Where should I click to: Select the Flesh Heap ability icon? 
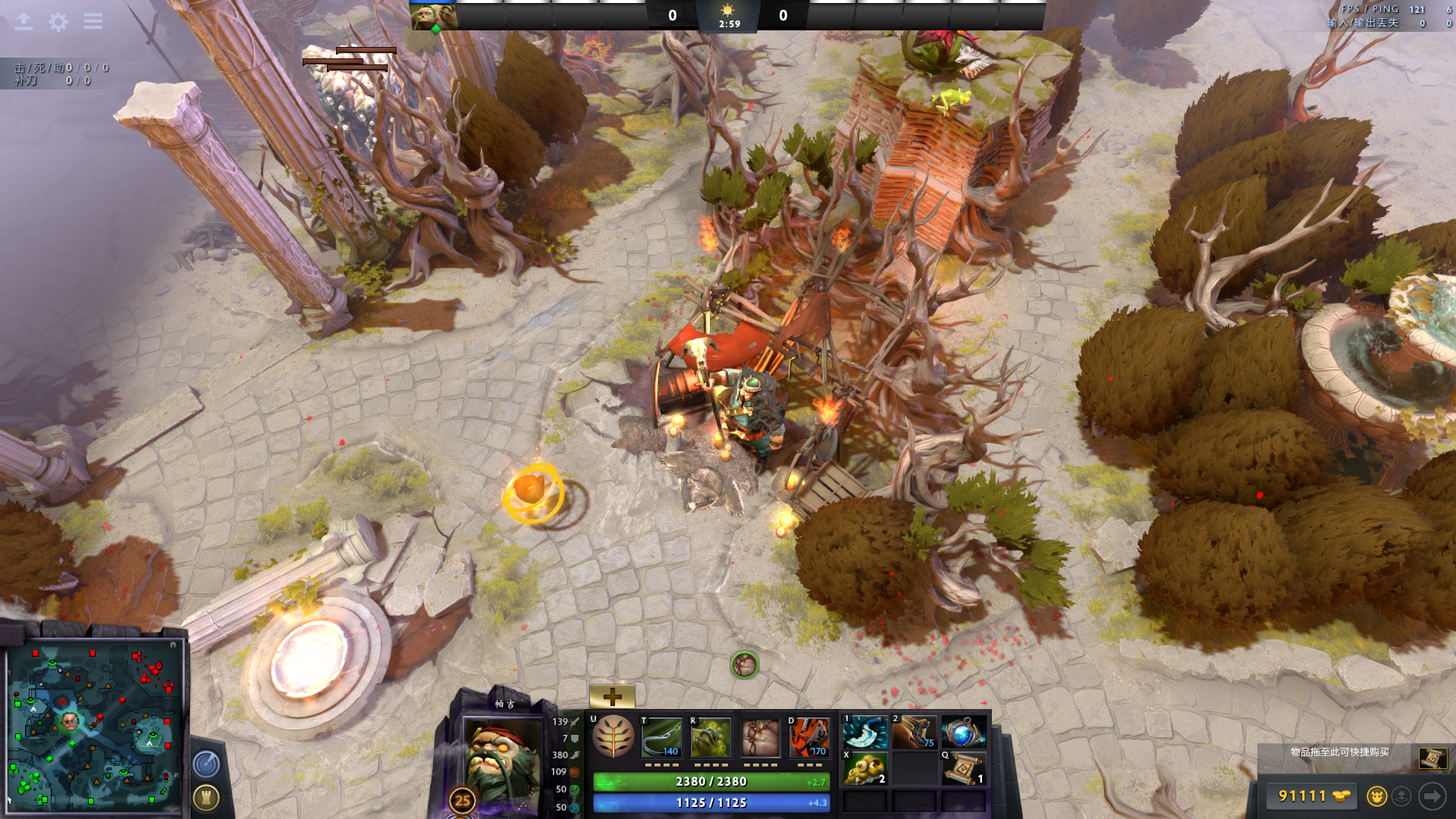click(760, 738)
